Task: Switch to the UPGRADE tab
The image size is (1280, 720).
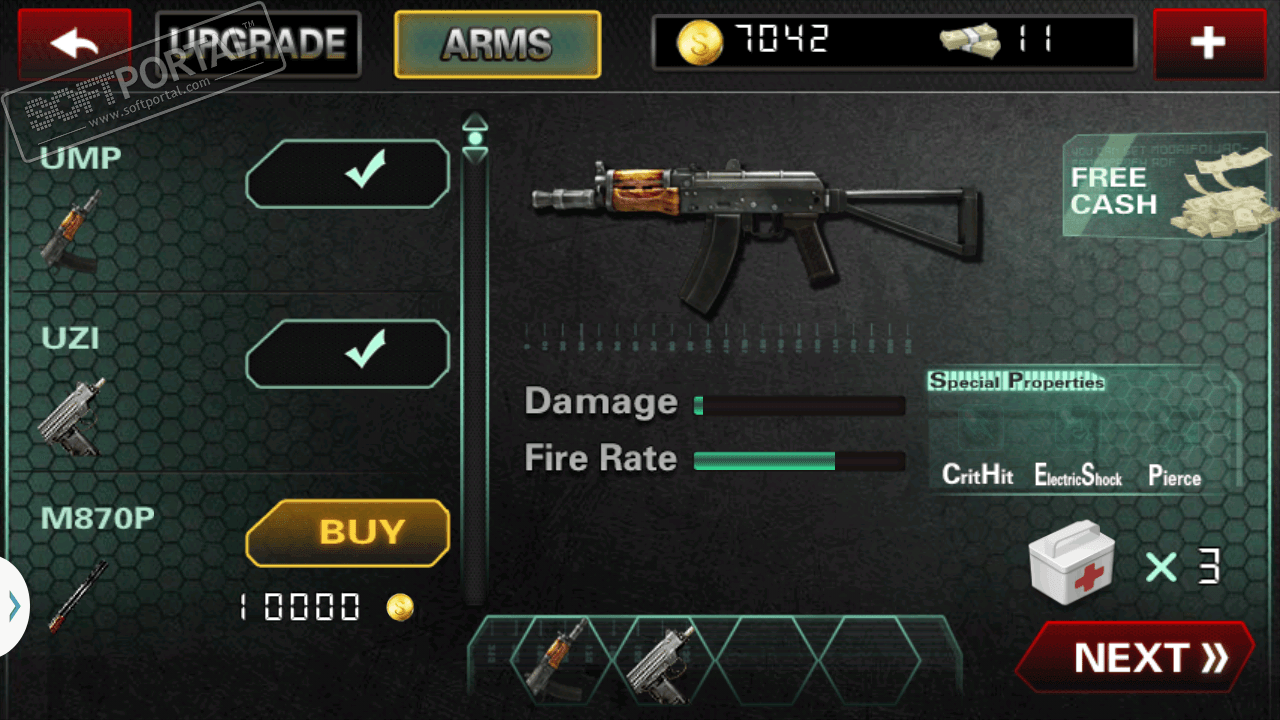Action: (258, 43)
